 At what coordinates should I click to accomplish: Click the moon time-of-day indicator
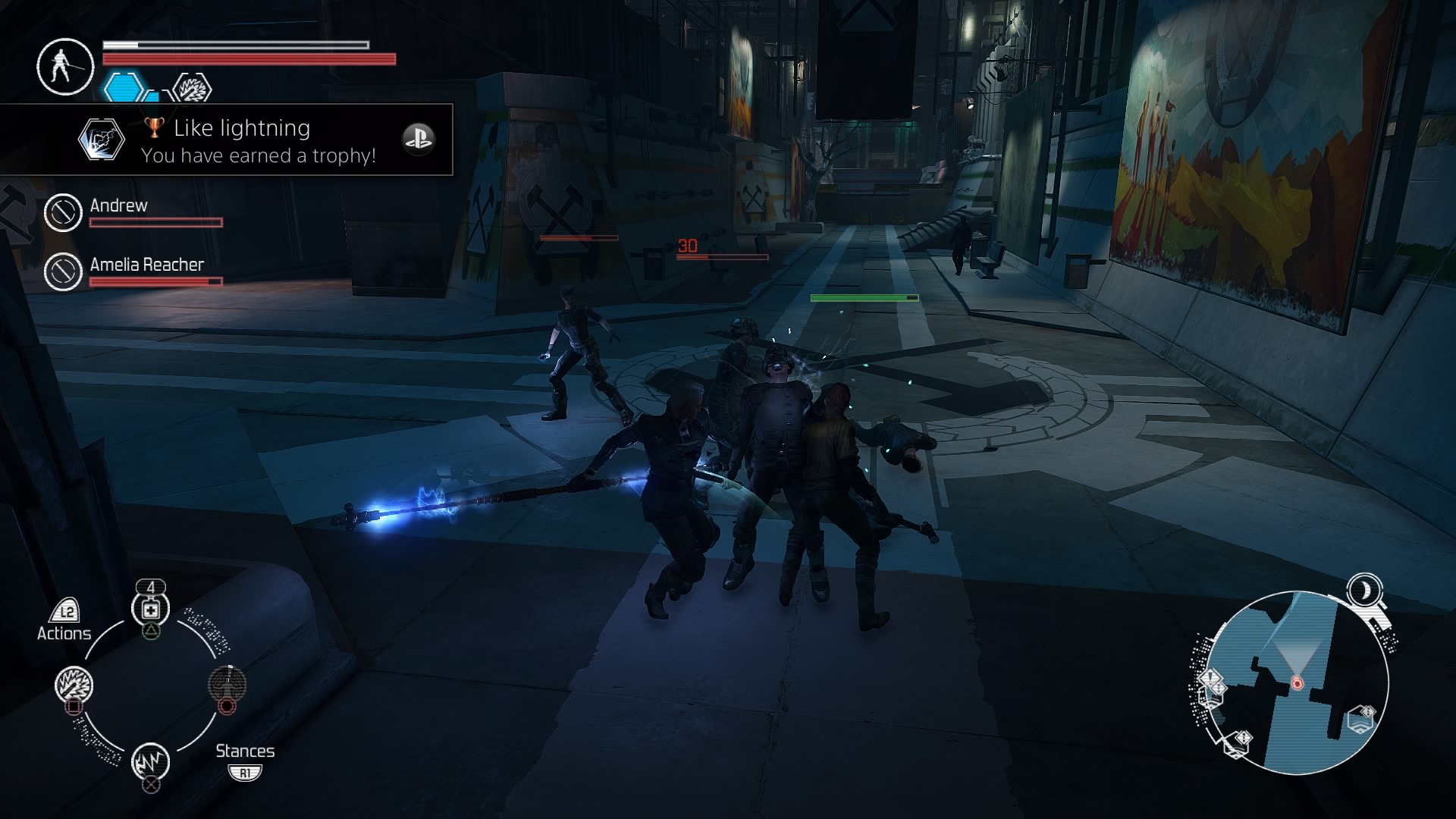pyautogui.click(x=1365, y=589)
